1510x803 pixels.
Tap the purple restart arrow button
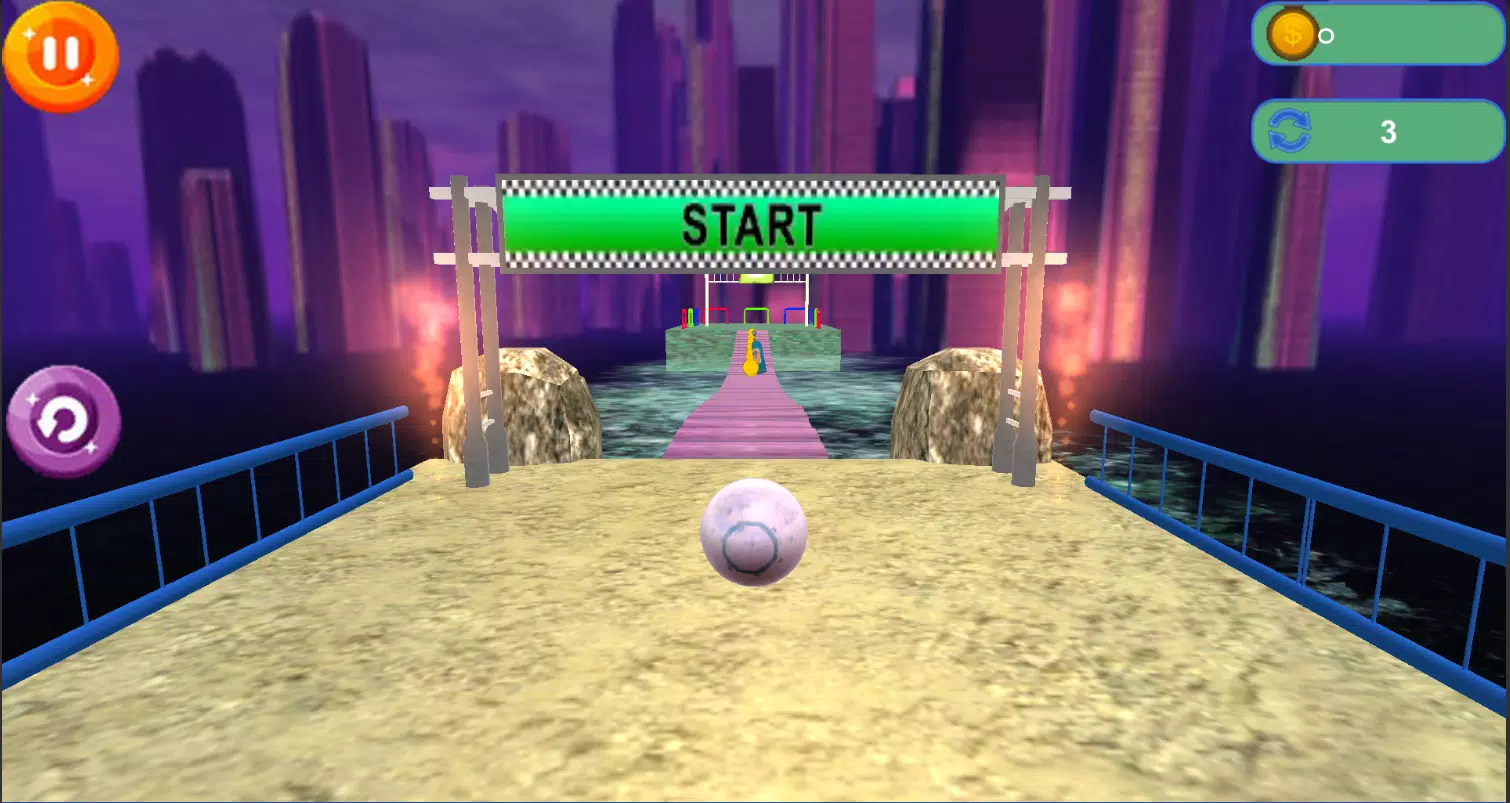click(x=64, y=422)
